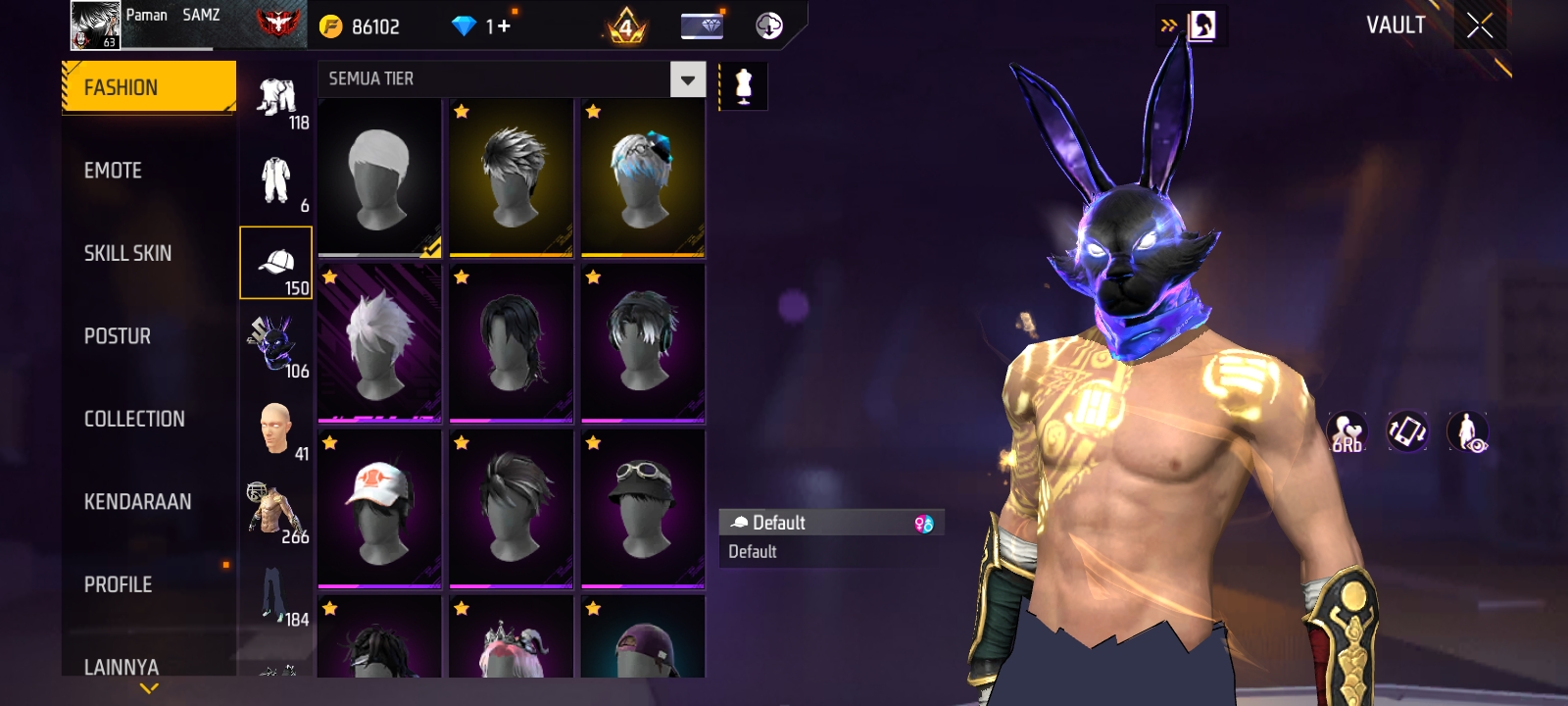Click the gold coin balance
This screenshot has height=706, width=1568.
click(x=361, y=26)
